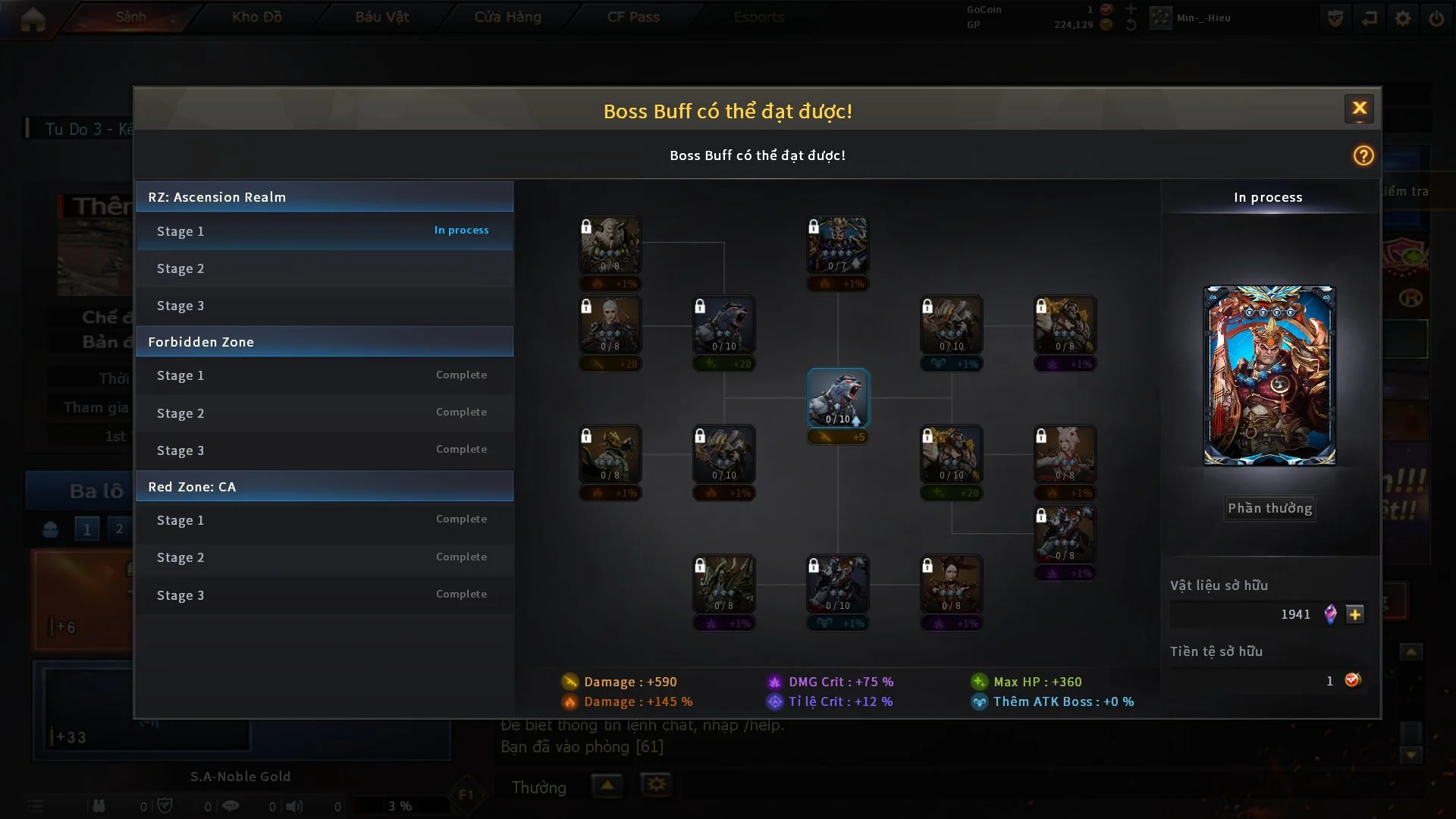Open Red Zone: CA Stage 2
The width and height of the screenshot is (1456, 819).
coord(325,557)
